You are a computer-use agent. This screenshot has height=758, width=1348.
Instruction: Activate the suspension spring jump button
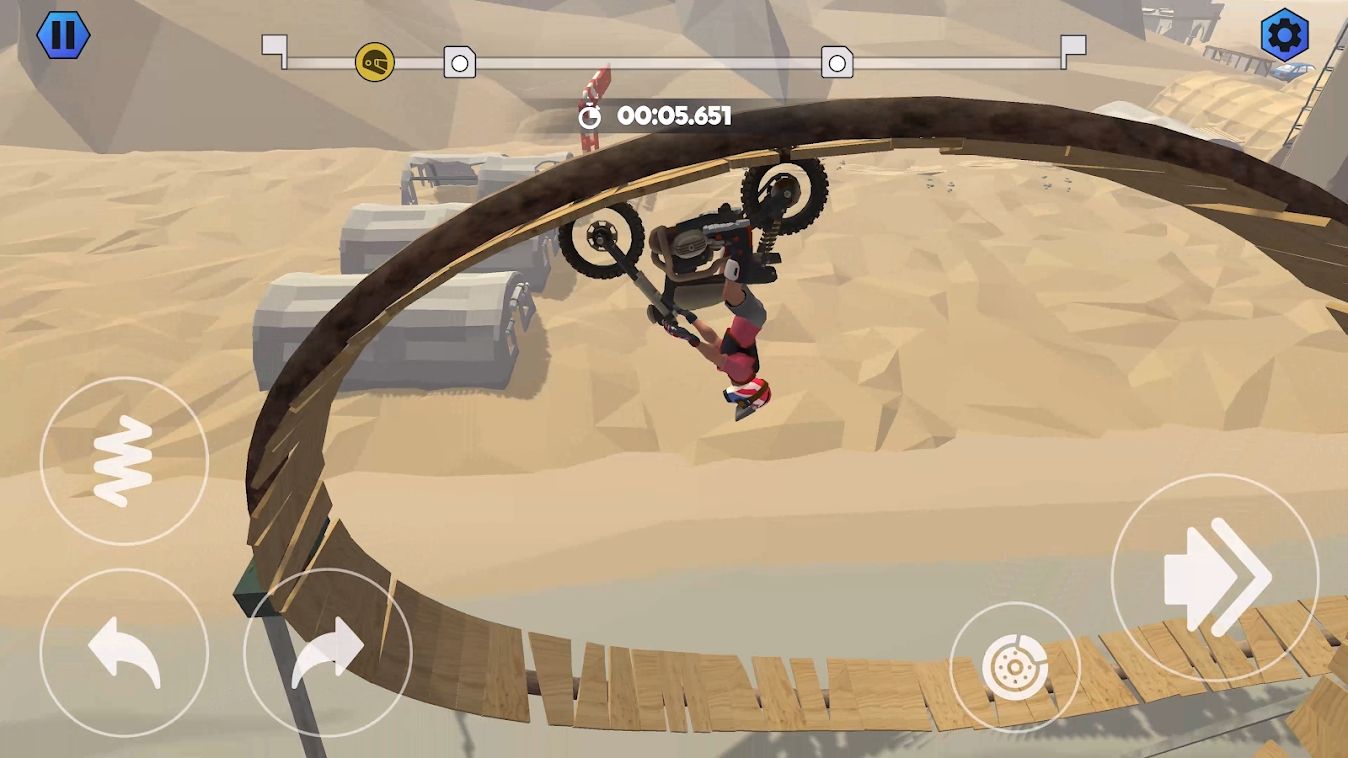pos(124,461)
